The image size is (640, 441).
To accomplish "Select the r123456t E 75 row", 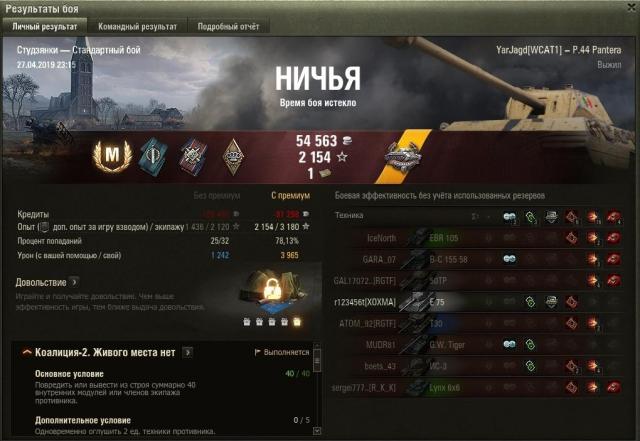I will tap(480, 300).
